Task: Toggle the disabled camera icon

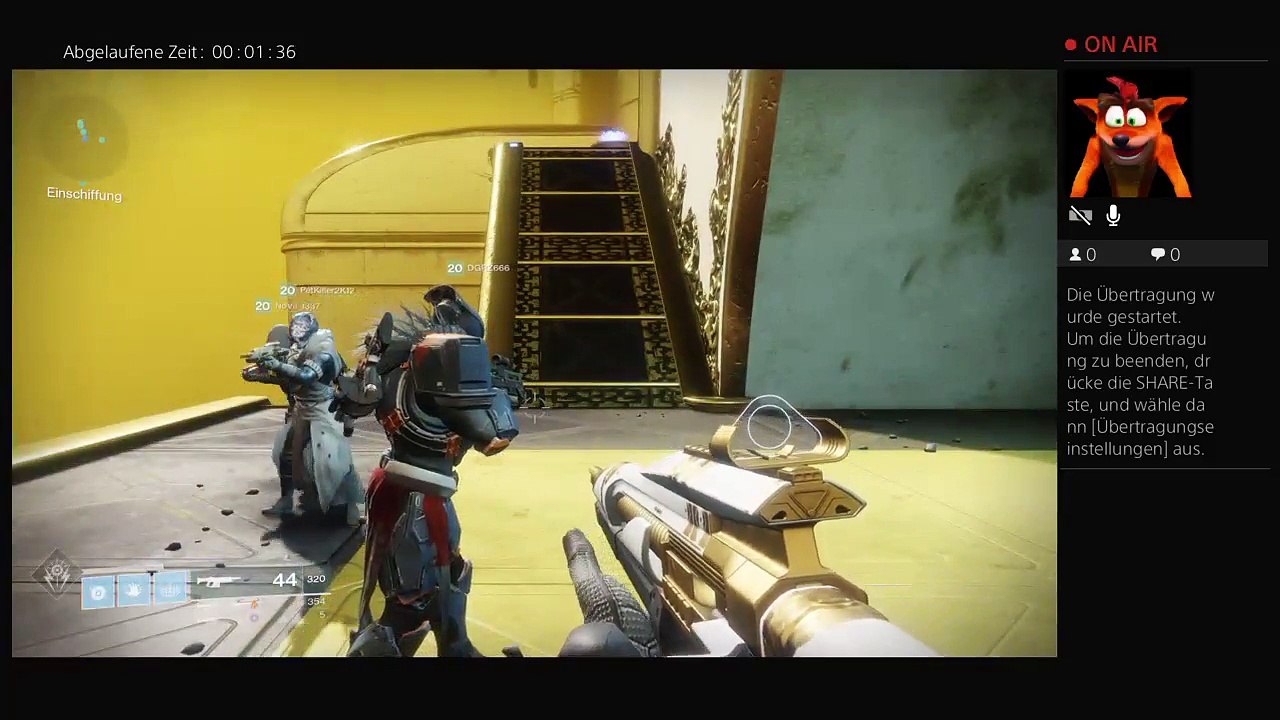Action: pos(1080,215)
